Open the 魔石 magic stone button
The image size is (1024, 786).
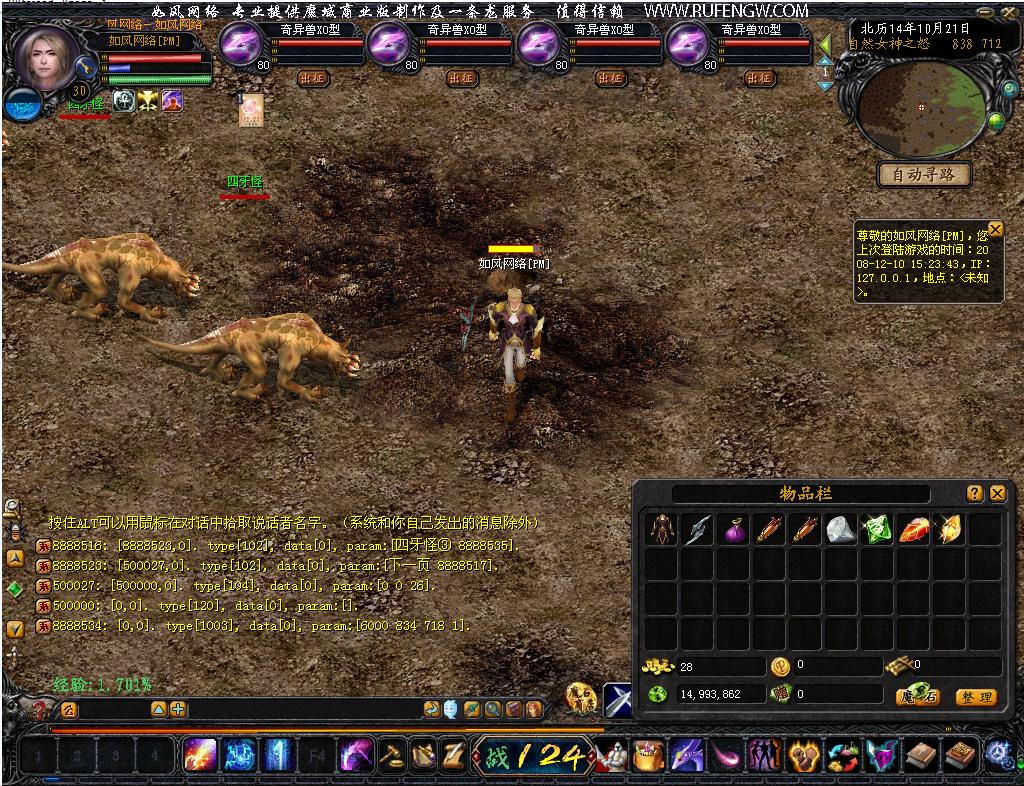point(917,696)
